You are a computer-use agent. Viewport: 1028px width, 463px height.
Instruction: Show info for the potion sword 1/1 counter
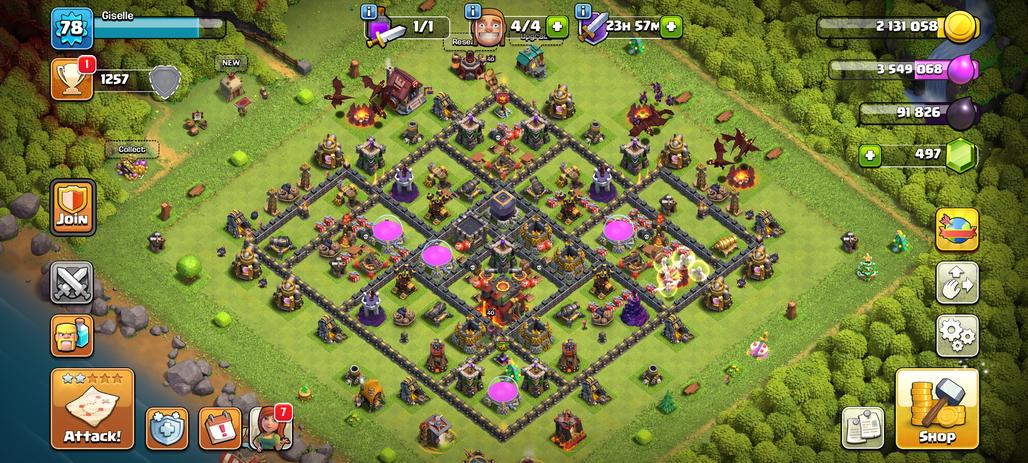372,11
